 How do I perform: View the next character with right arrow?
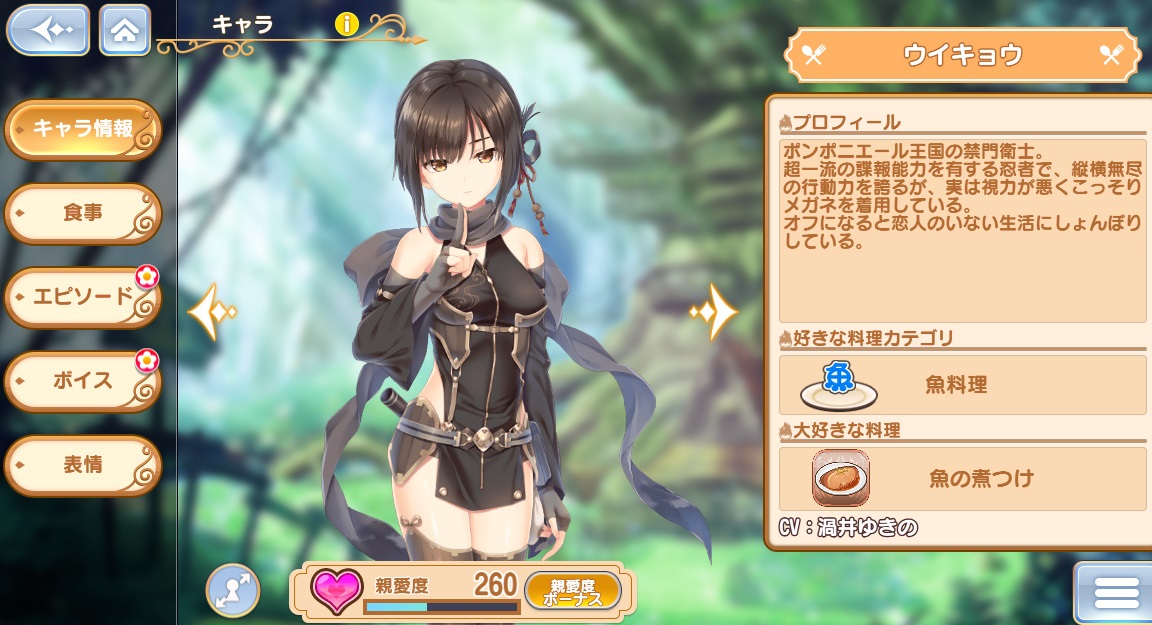tap(714, 312)
